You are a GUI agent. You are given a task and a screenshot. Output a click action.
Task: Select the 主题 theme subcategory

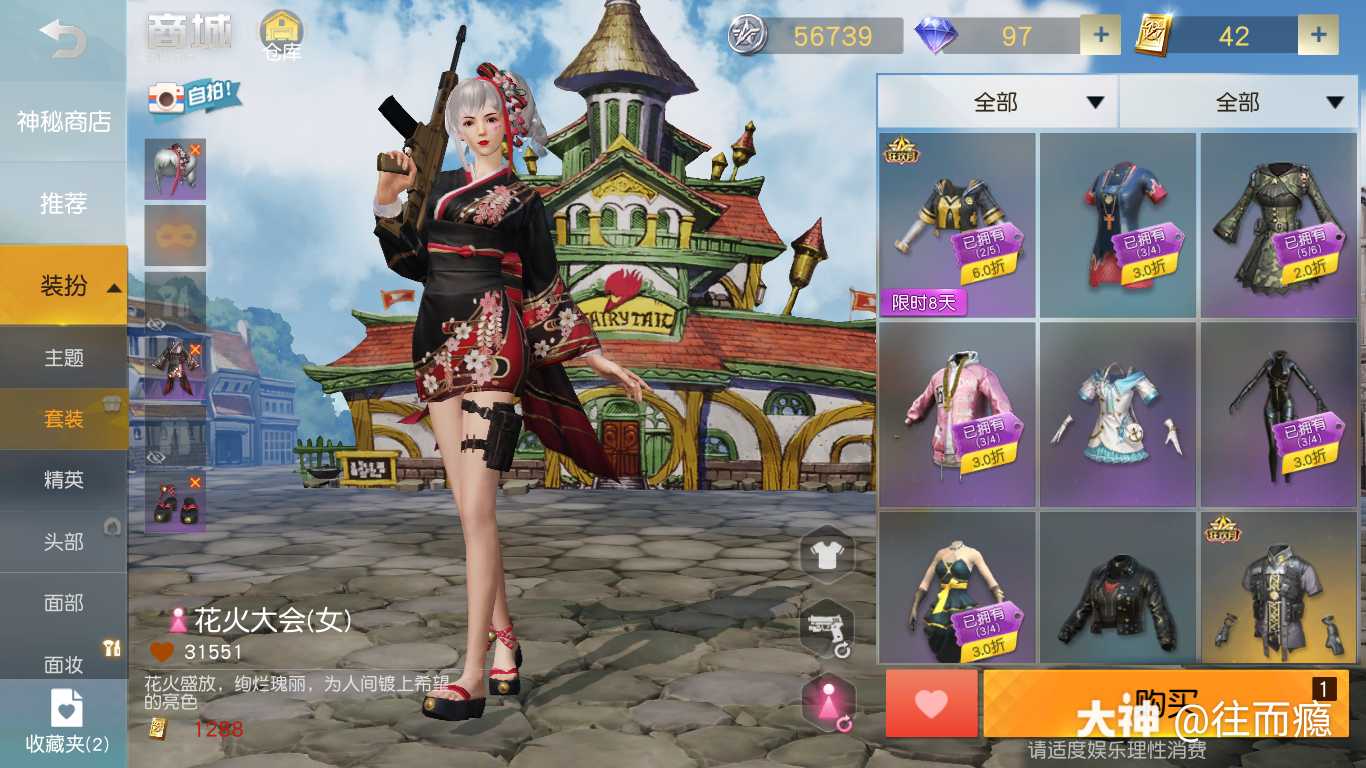(x=63, y=358)
